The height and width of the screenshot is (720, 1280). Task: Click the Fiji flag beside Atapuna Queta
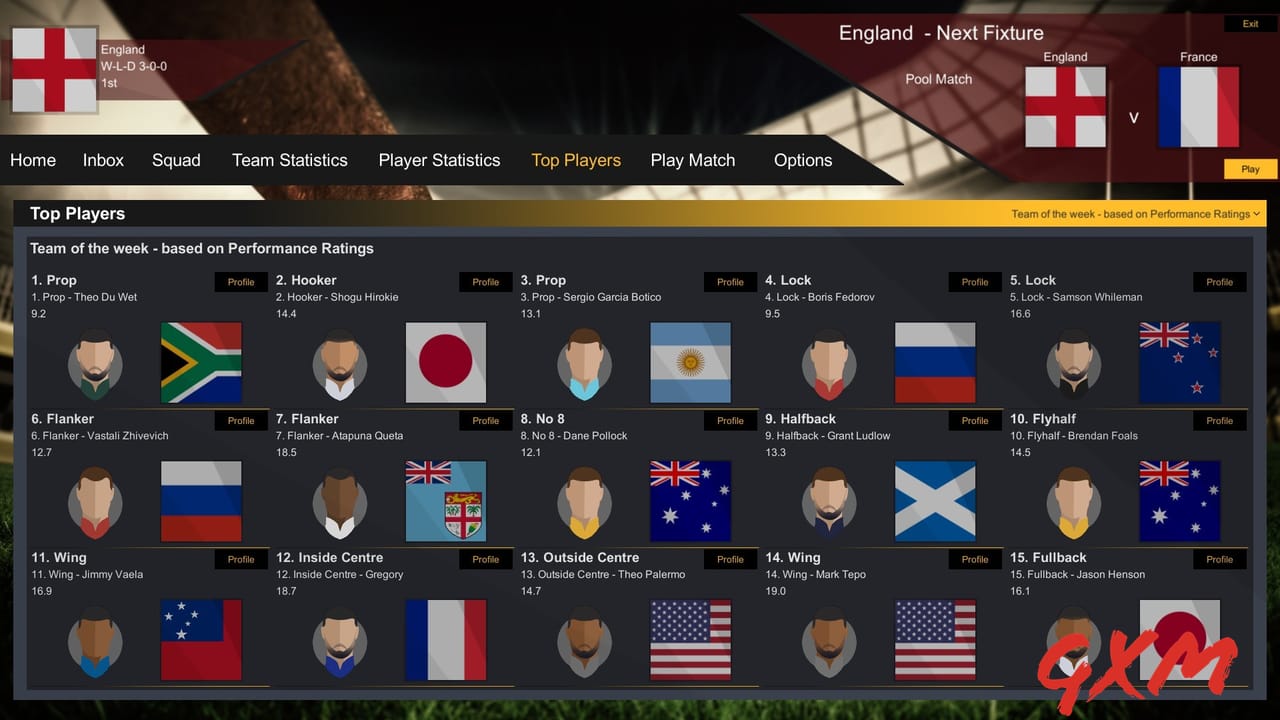[446, 501]
